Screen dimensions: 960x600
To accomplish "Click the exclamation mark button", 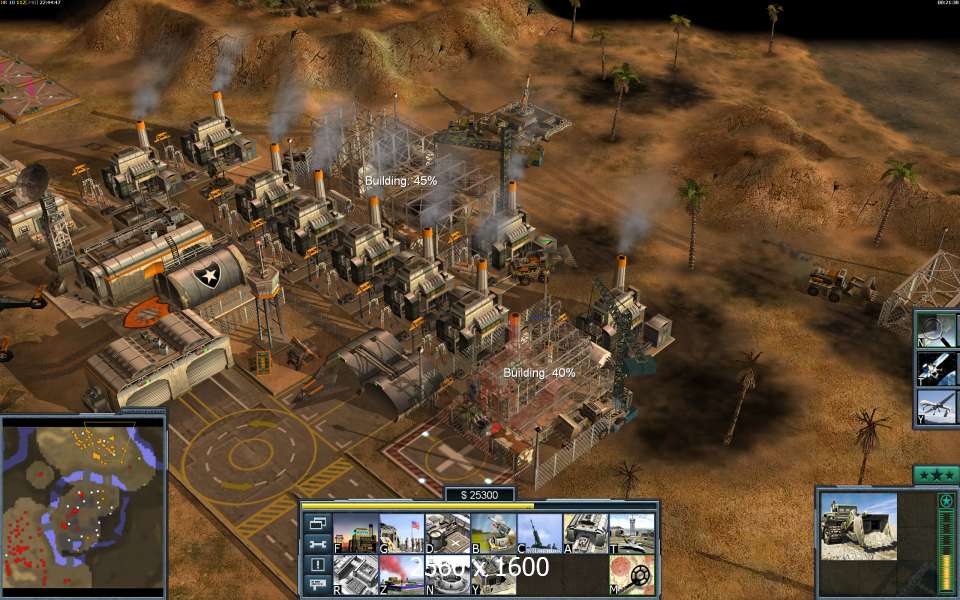I will coord(317,565).
